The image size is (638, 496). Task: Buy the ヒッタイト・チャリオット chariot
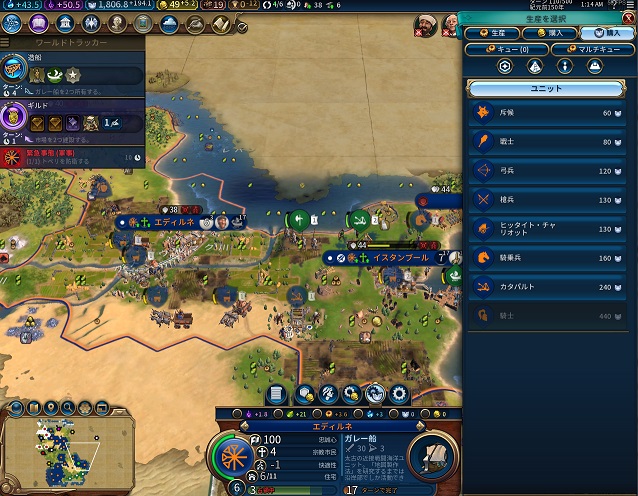click(x=548, y=229)
